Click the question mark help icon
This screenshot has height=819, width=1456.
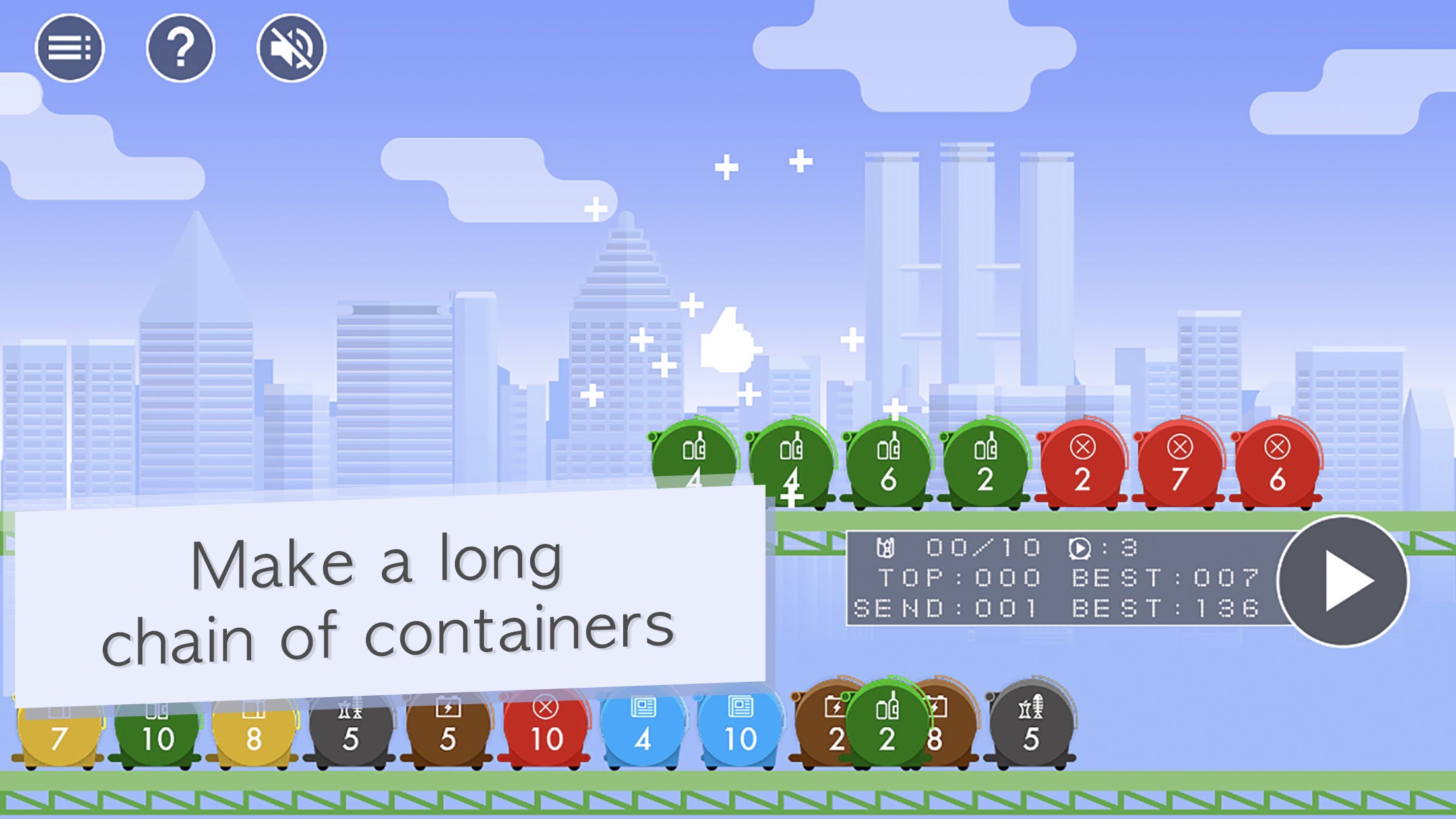point(181,48)
